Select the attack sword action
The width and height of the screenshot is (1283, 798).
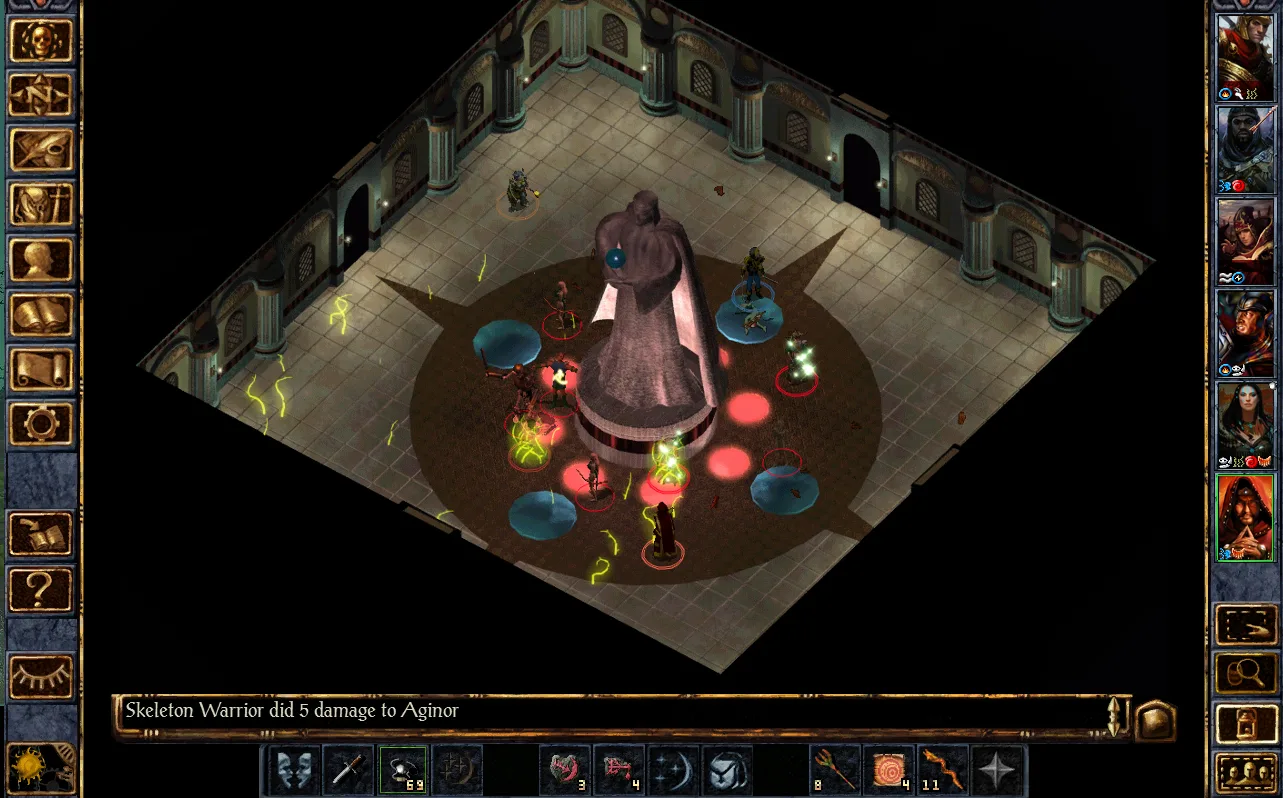point(348,769)
